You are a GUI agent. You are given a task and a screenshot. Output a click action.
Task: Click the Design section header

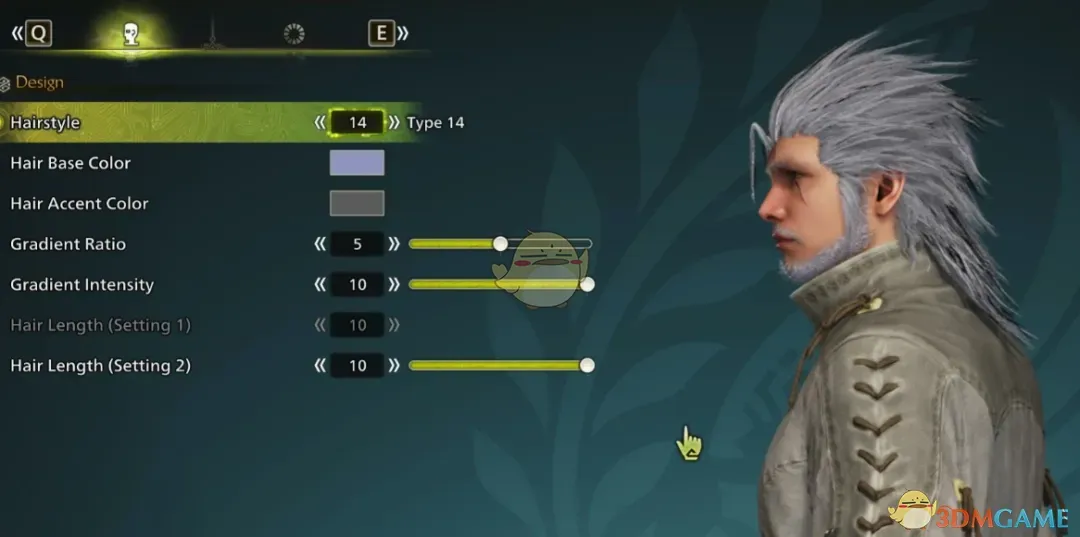39,82
